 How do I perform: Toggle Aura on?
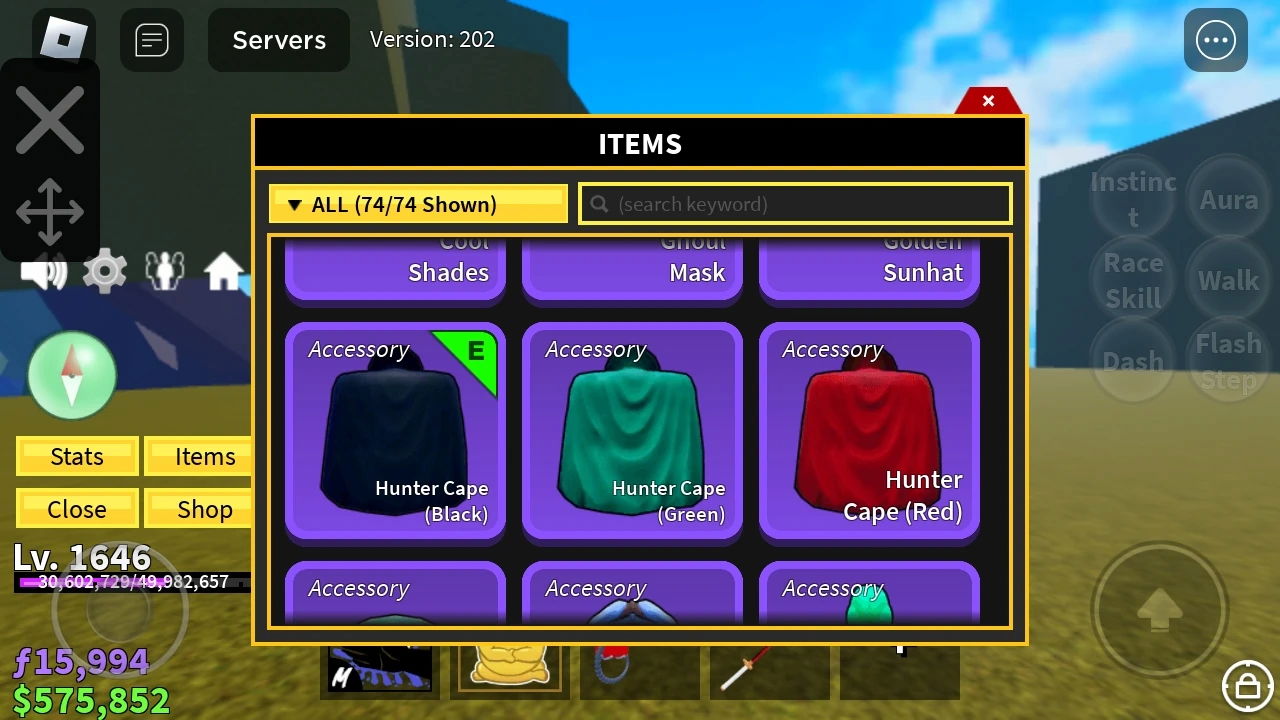(1228, 198)
